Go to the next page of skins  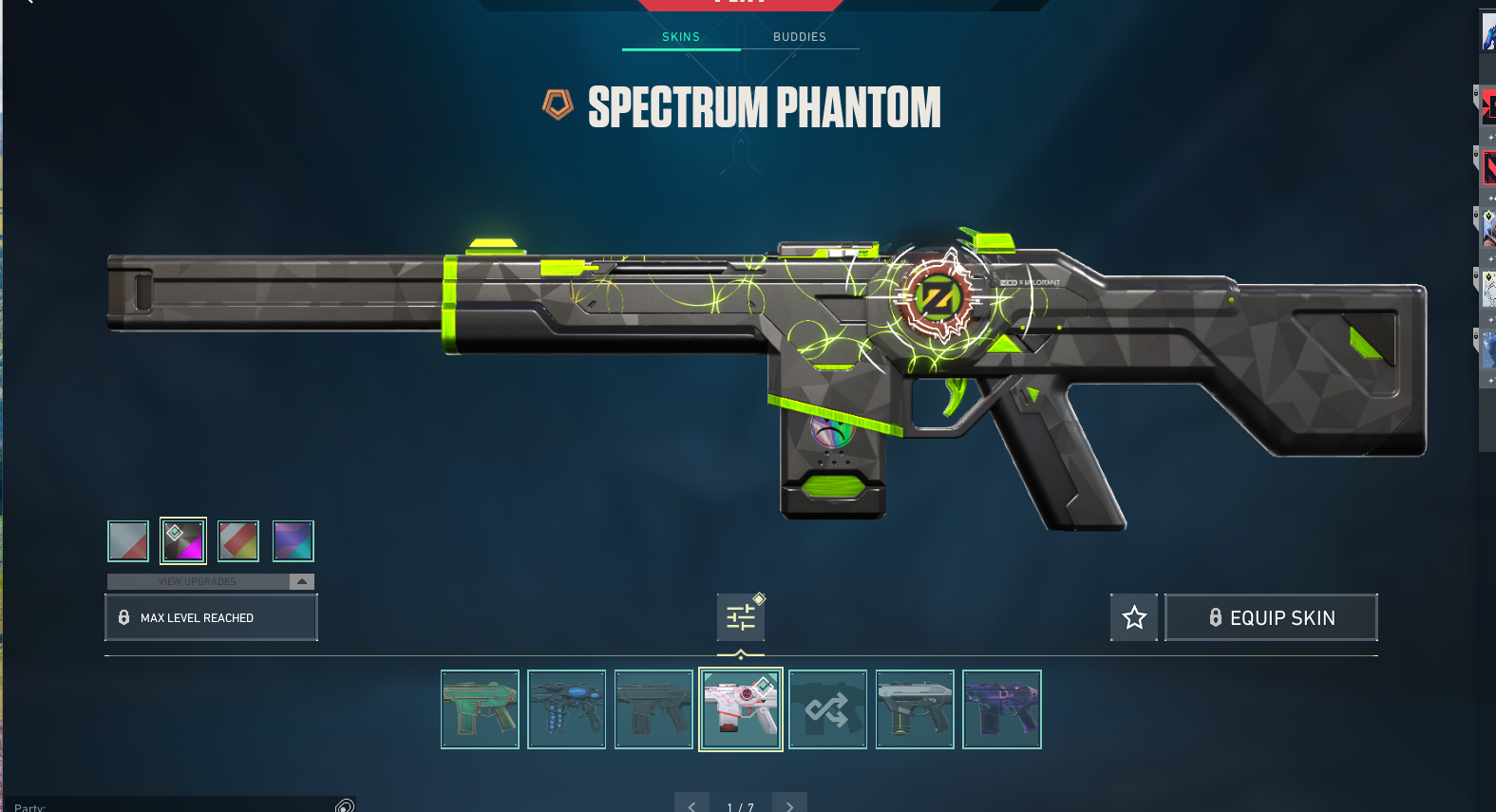pos(789,805)
